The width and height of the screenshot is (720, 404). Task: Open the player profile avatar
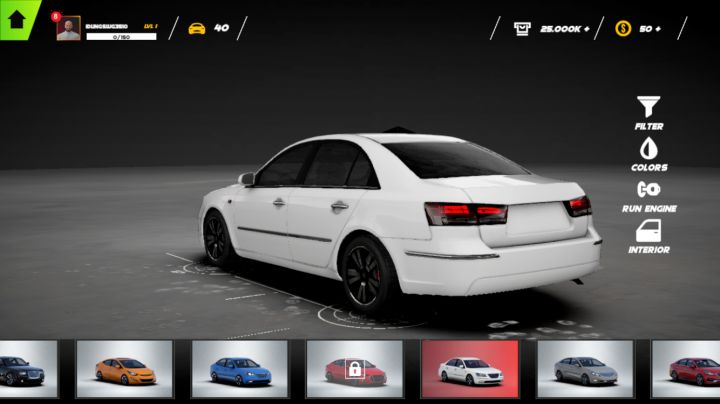(68, 29)
